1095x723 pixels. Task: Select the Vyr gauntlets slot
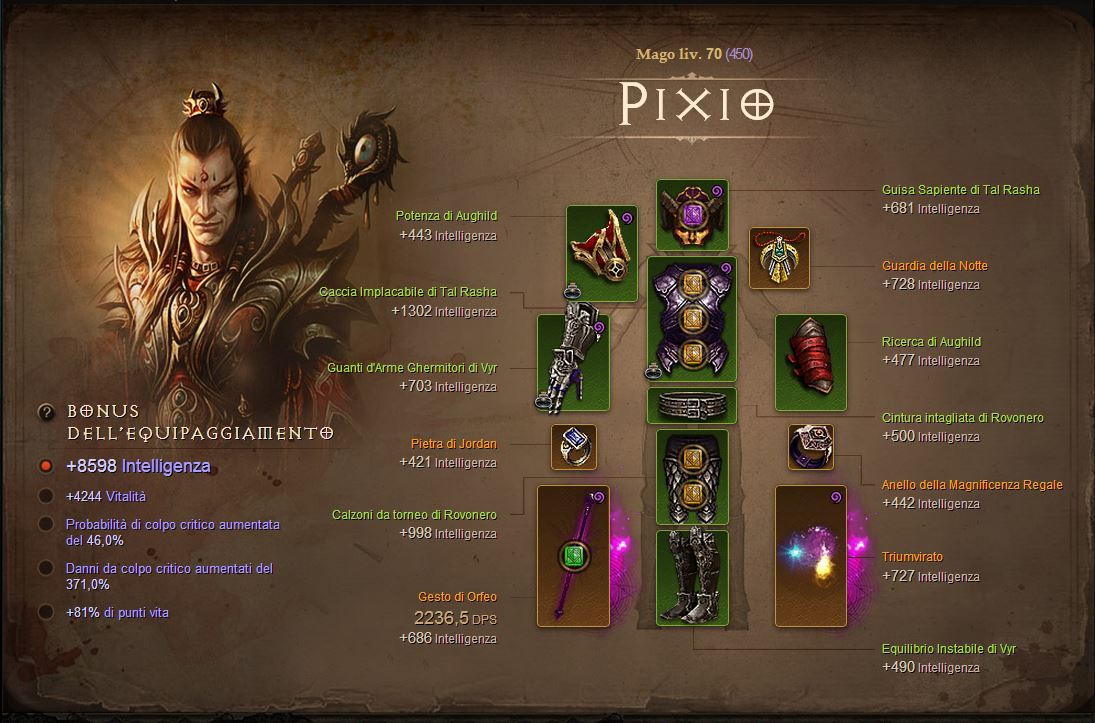point(573,362)
